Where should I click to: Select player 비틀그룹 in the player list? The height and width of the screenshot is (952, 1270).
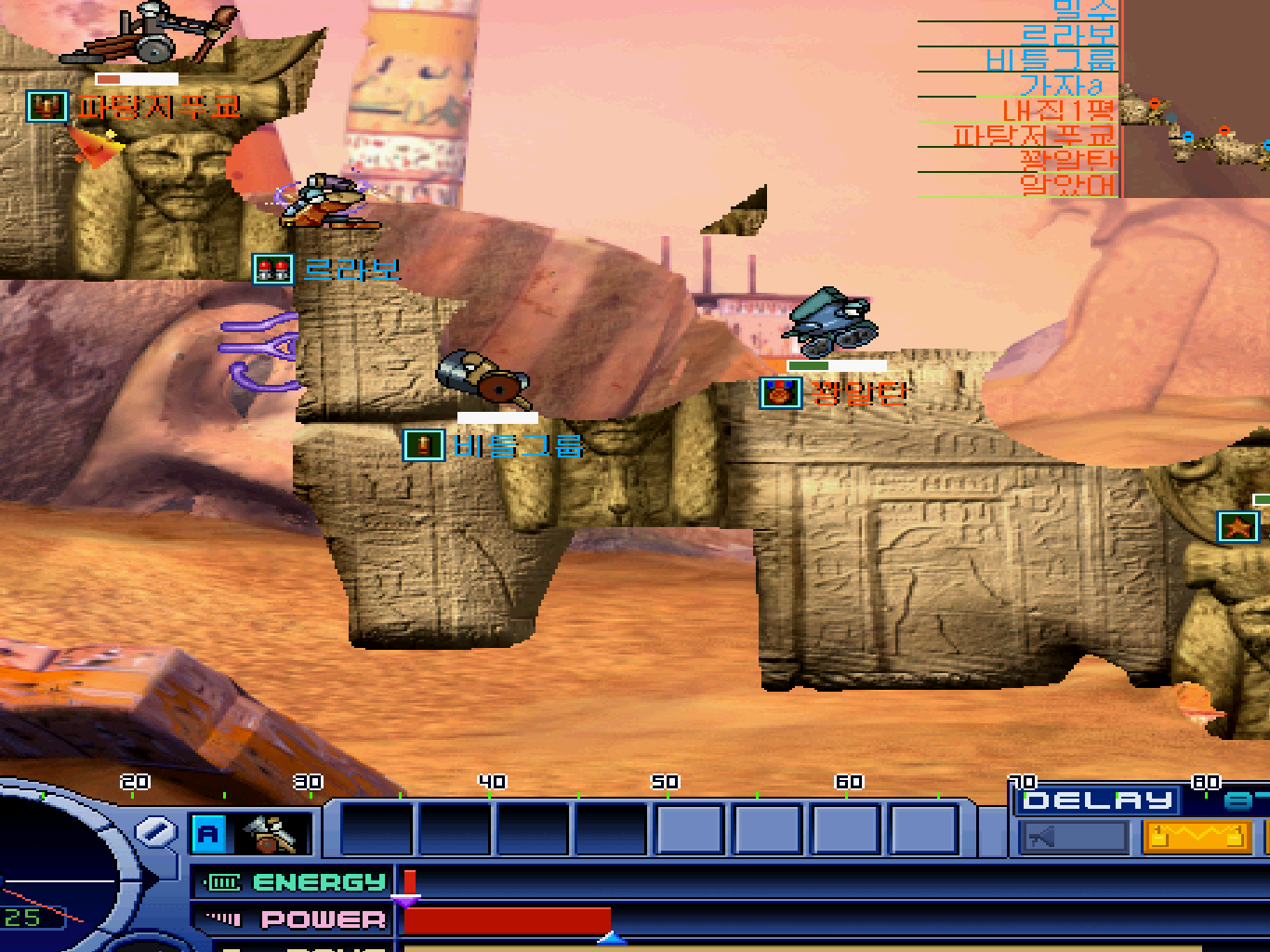(x=1051, y=60)
